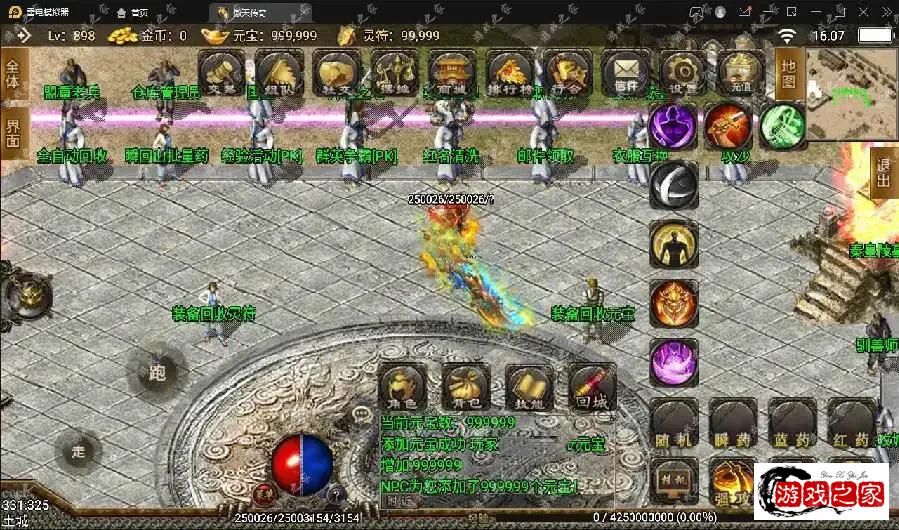899x530 pixels.
Task: Use the 回城 return-to-town scroll
Action: pos(592,387)
